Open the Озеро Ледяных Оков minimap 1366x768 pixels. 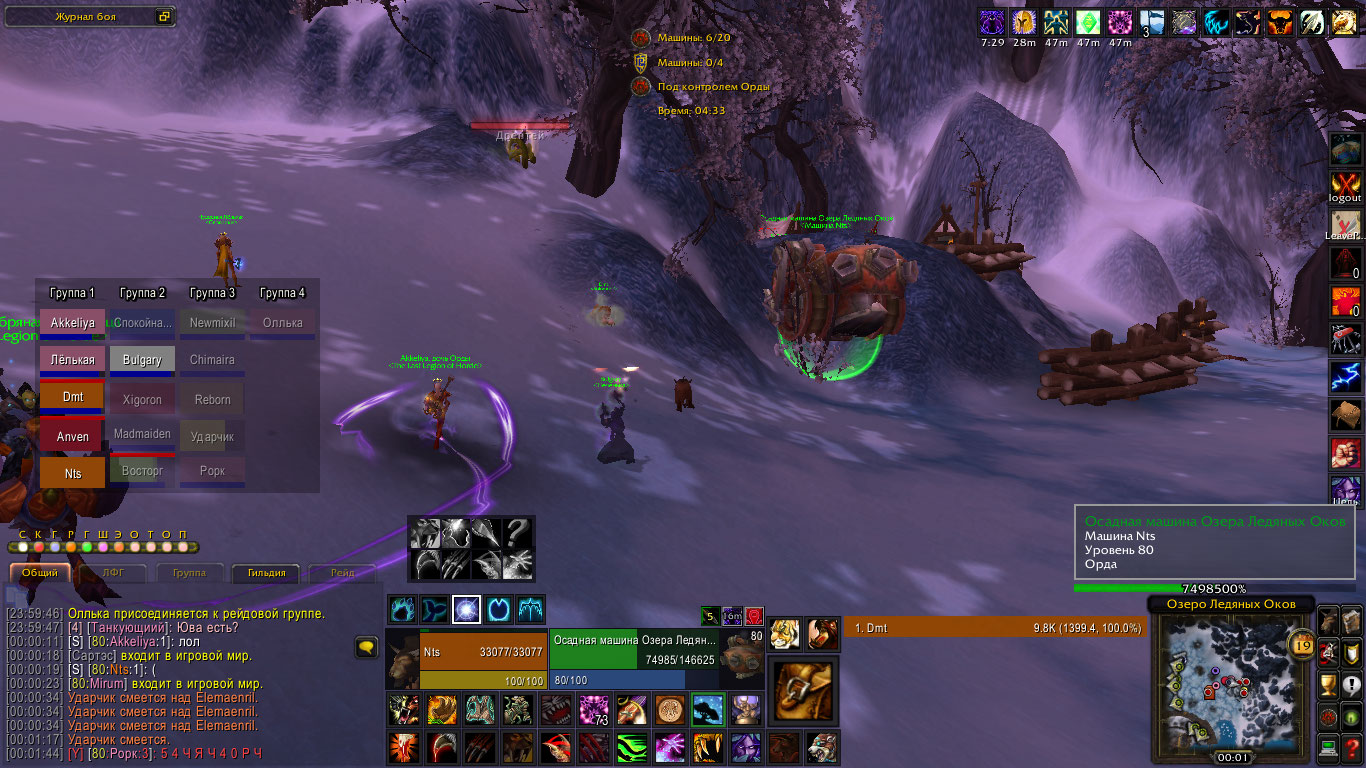[x=1231, y=687]
